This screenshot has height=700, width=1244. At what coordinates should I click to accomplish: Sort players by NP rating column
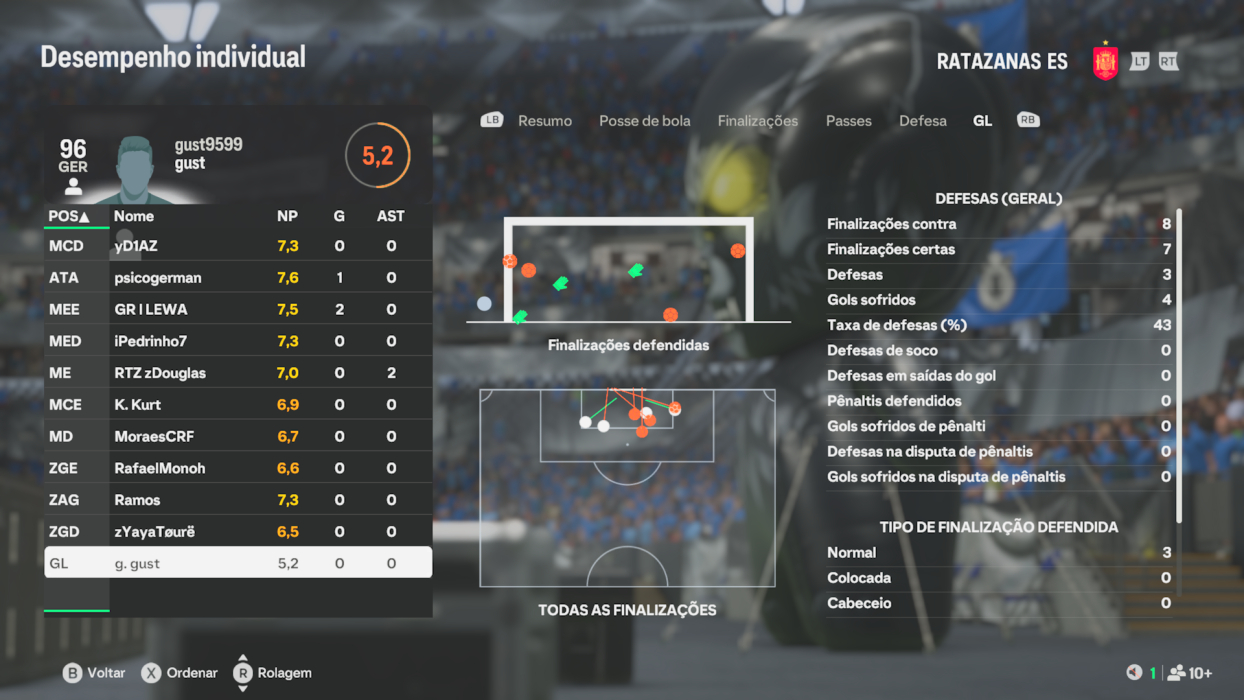click(287, 216)
